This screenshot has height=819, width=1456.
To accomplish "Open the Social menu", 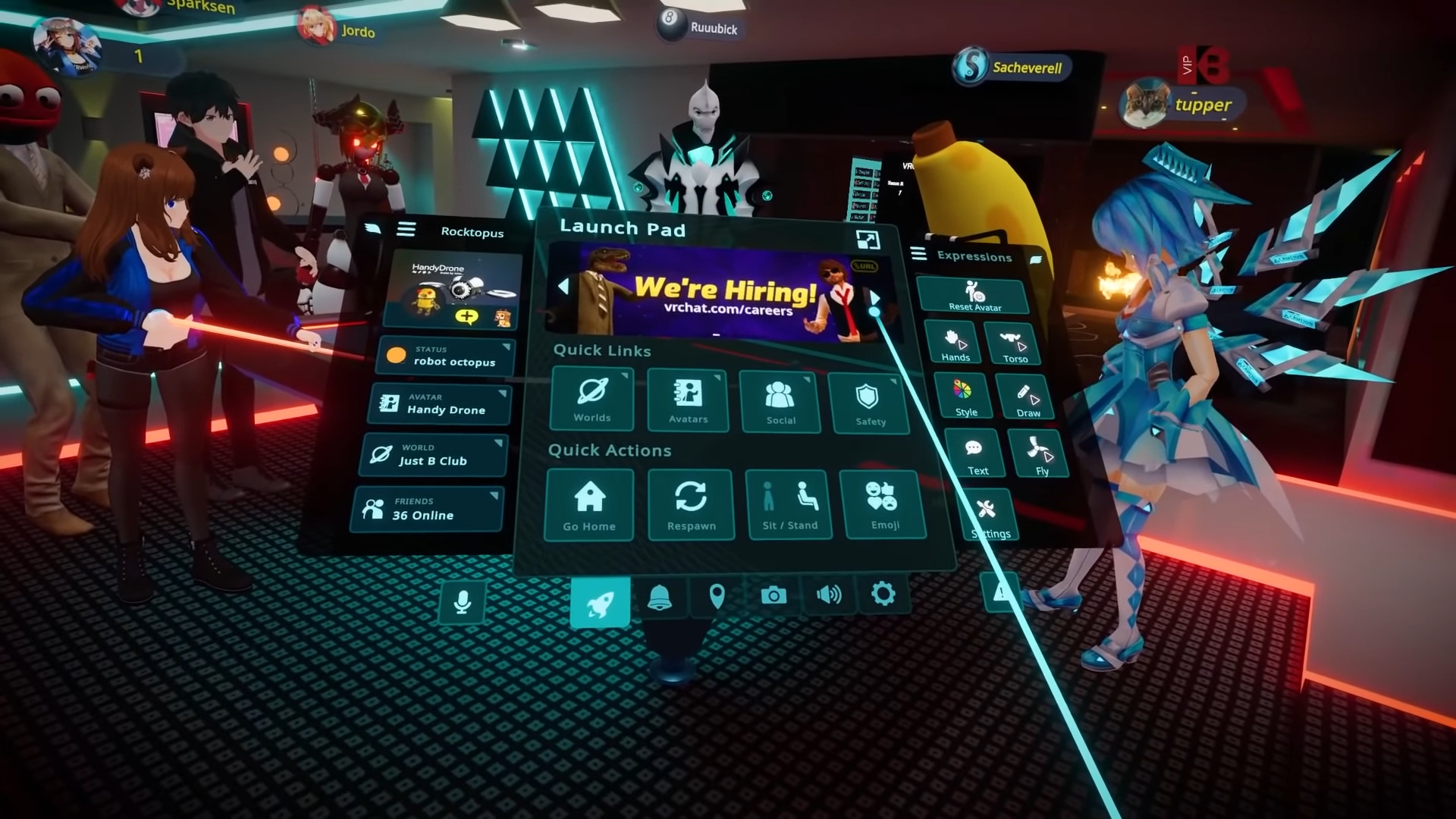I will pos(780,402).
